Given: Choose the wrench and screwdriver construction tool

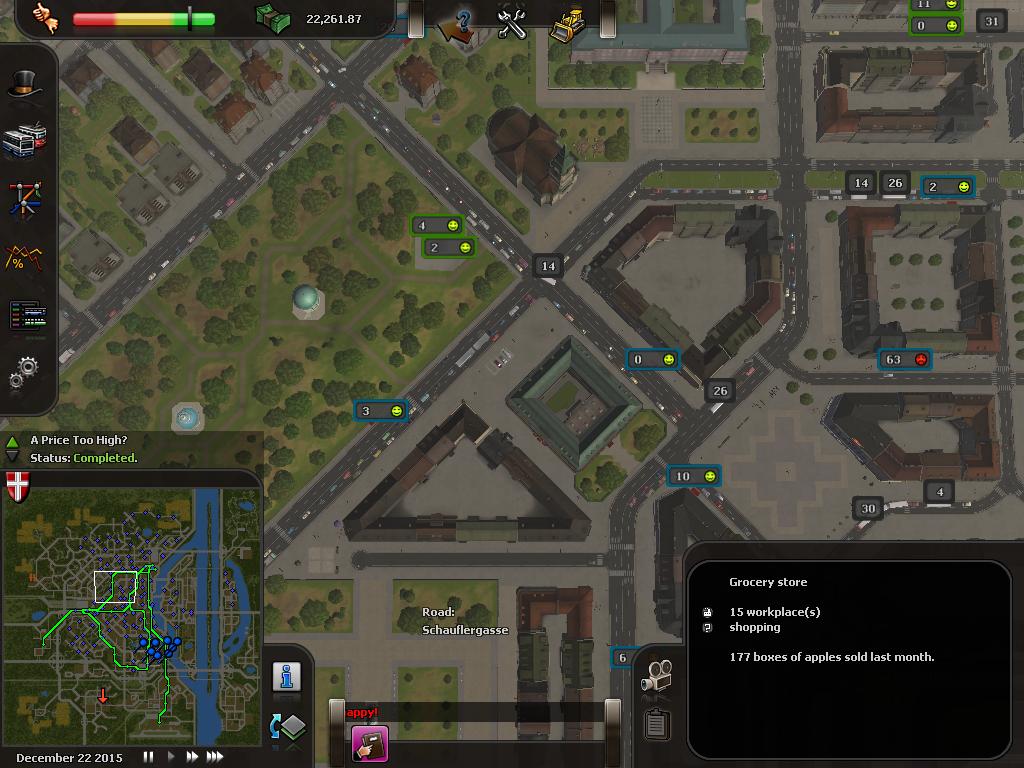Looking at the screenshot, I should tap(512, 24).
